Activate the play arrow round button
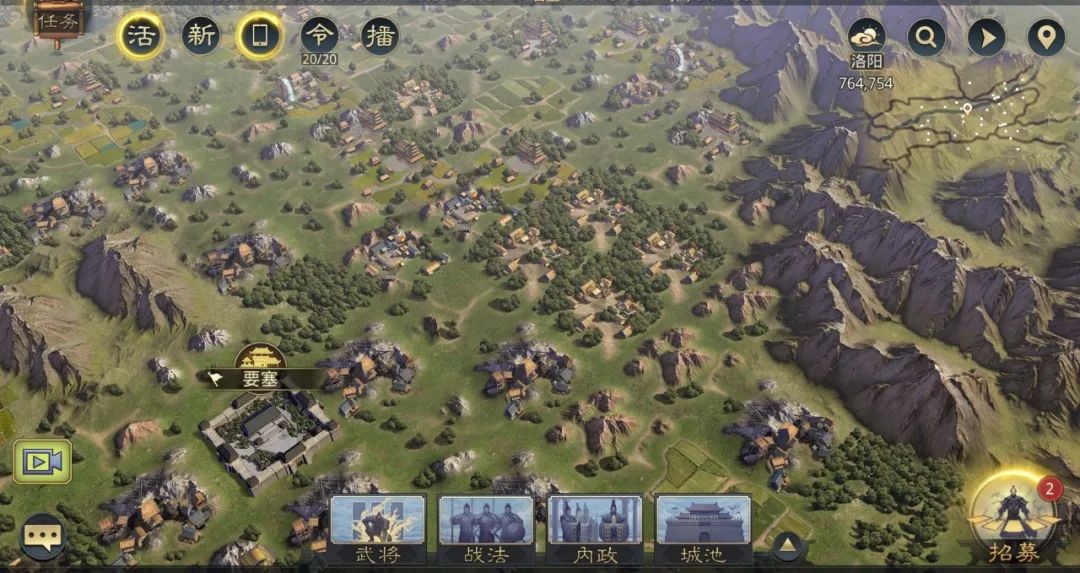 click(986, 38)
